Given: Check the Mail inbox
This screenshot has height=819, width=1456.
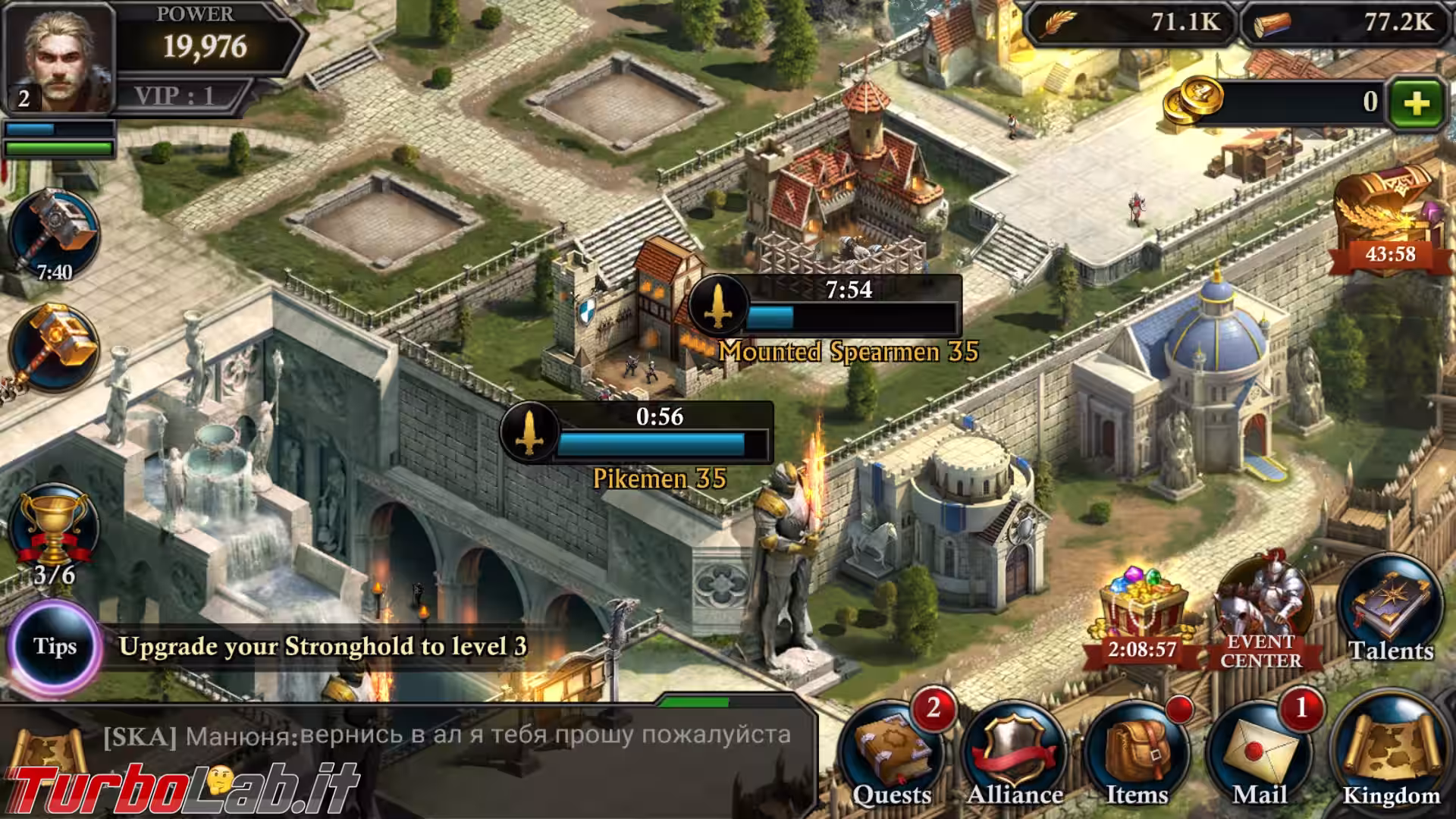Looking at the screenshot, I should click(x=1259, y=755).
